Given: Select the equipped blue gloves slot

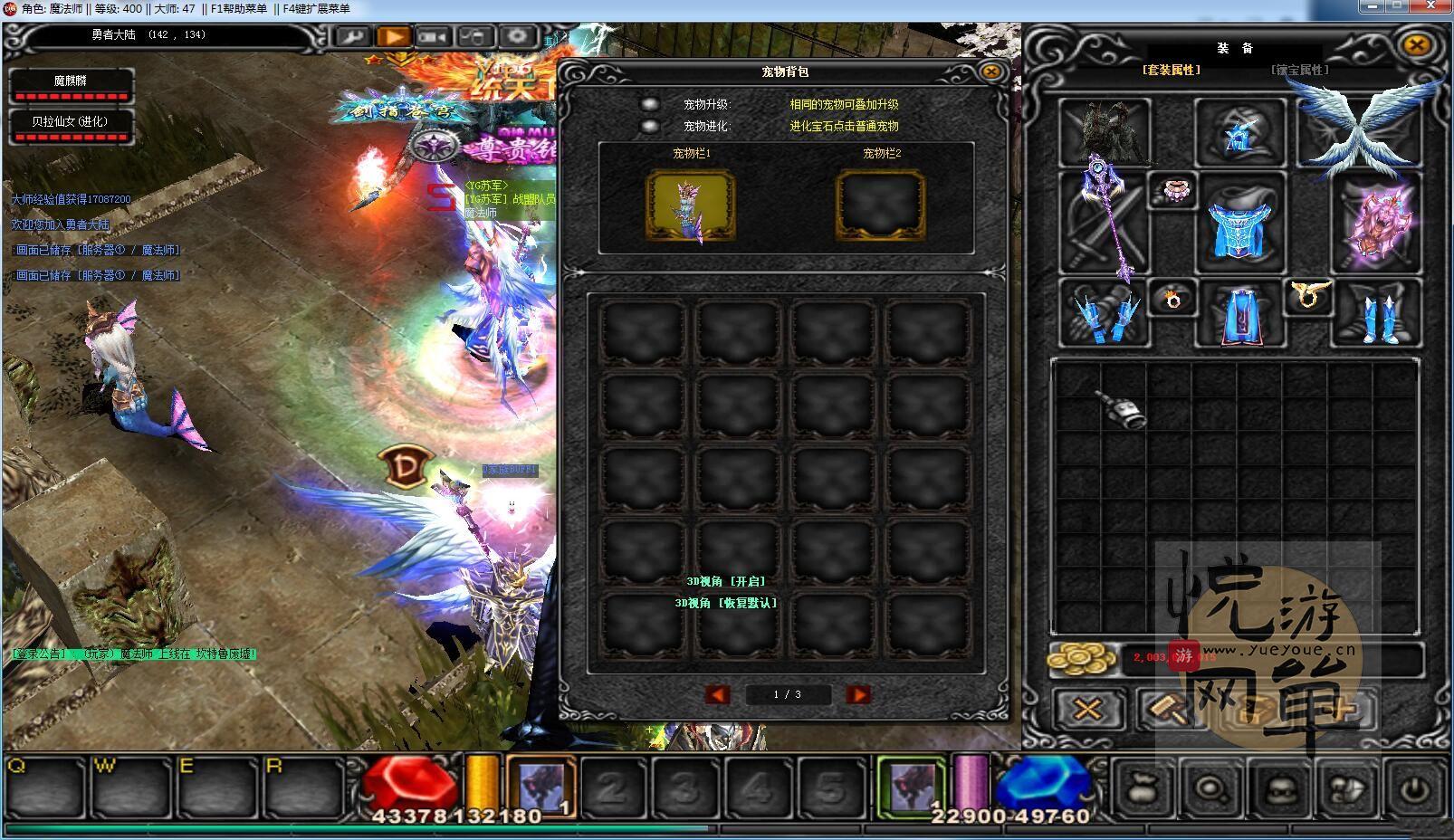Looking at the screenshot, I should click(1105, 313).
